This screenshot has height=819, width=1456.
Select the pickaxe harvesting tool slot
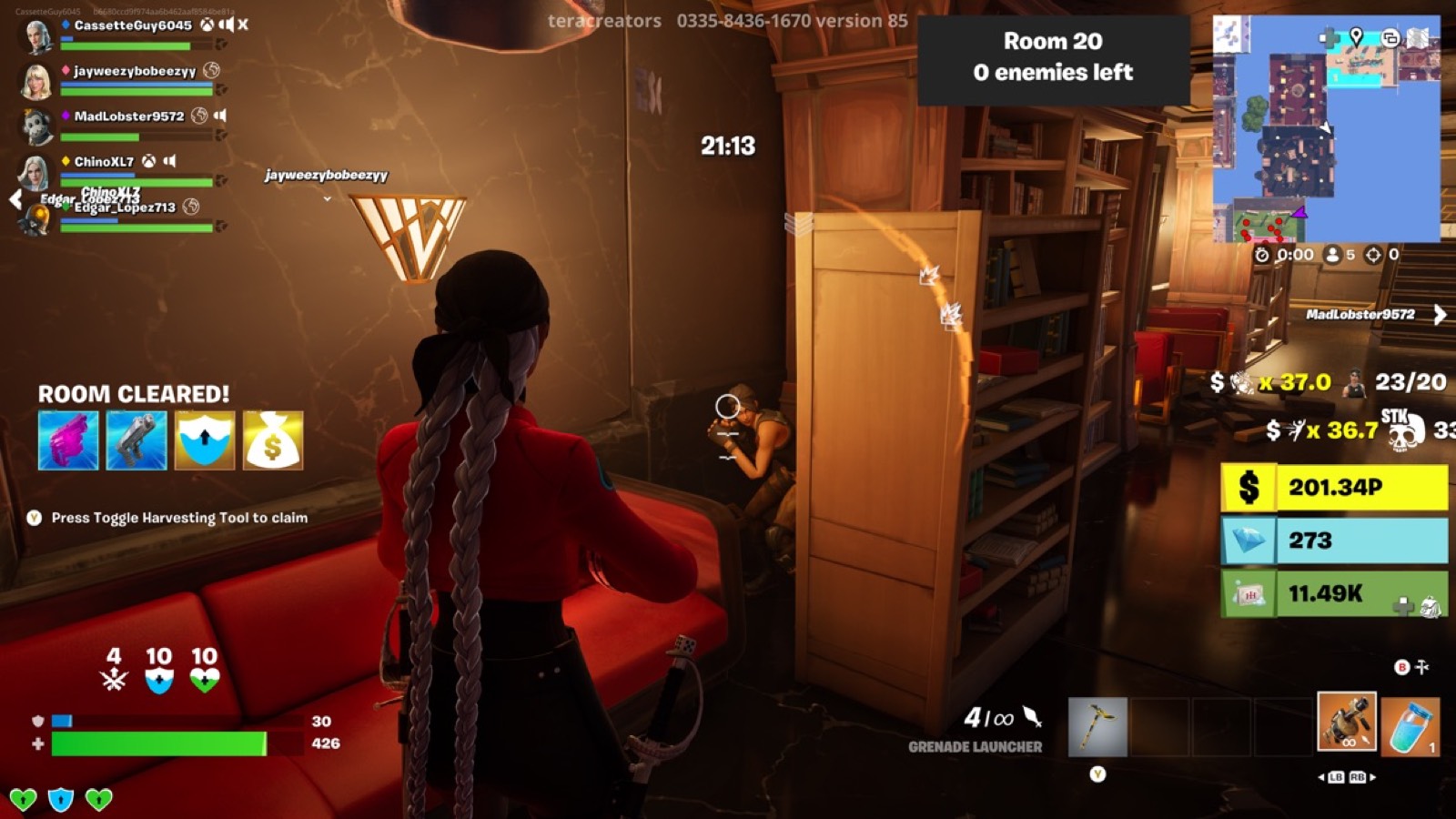[1098, 723]
